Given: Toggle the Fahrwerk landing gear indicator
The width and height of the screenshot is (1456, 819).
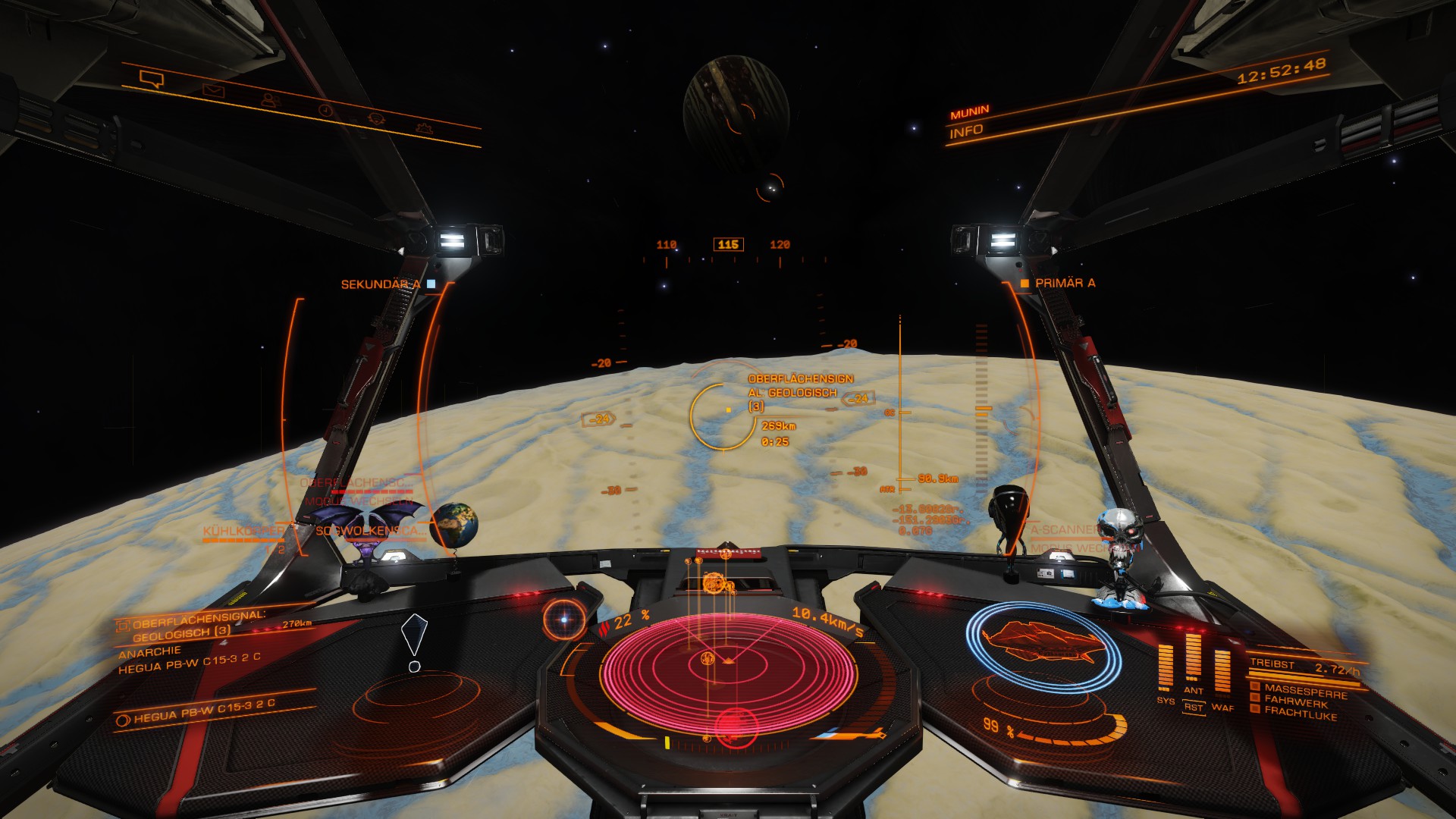Looking at the screenshot, I should [1295, 702].
